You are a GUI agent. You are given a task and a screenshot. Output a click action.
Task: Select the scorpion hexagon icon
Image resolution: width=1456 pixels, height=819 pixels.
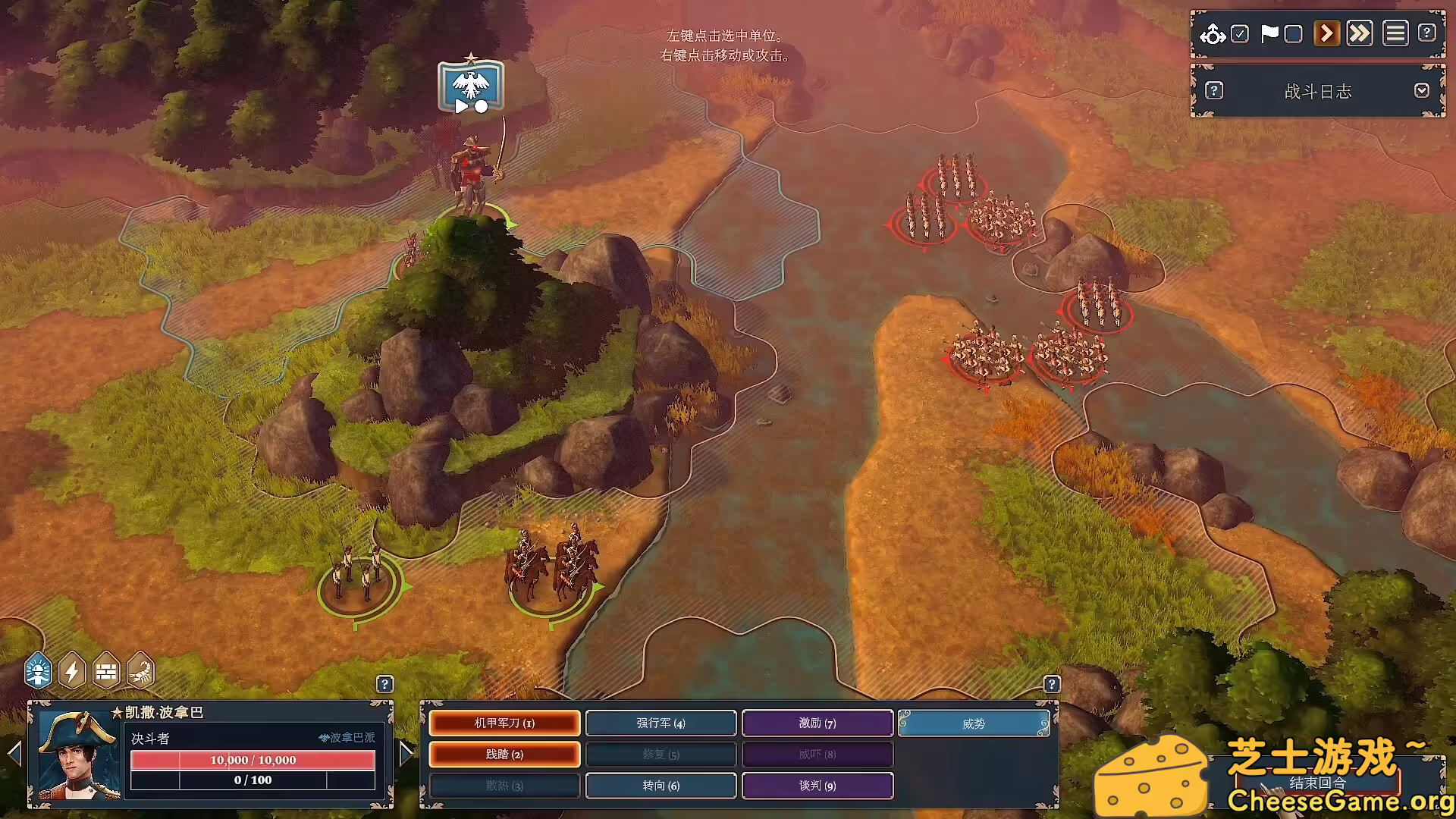click(x=140, y=670)
